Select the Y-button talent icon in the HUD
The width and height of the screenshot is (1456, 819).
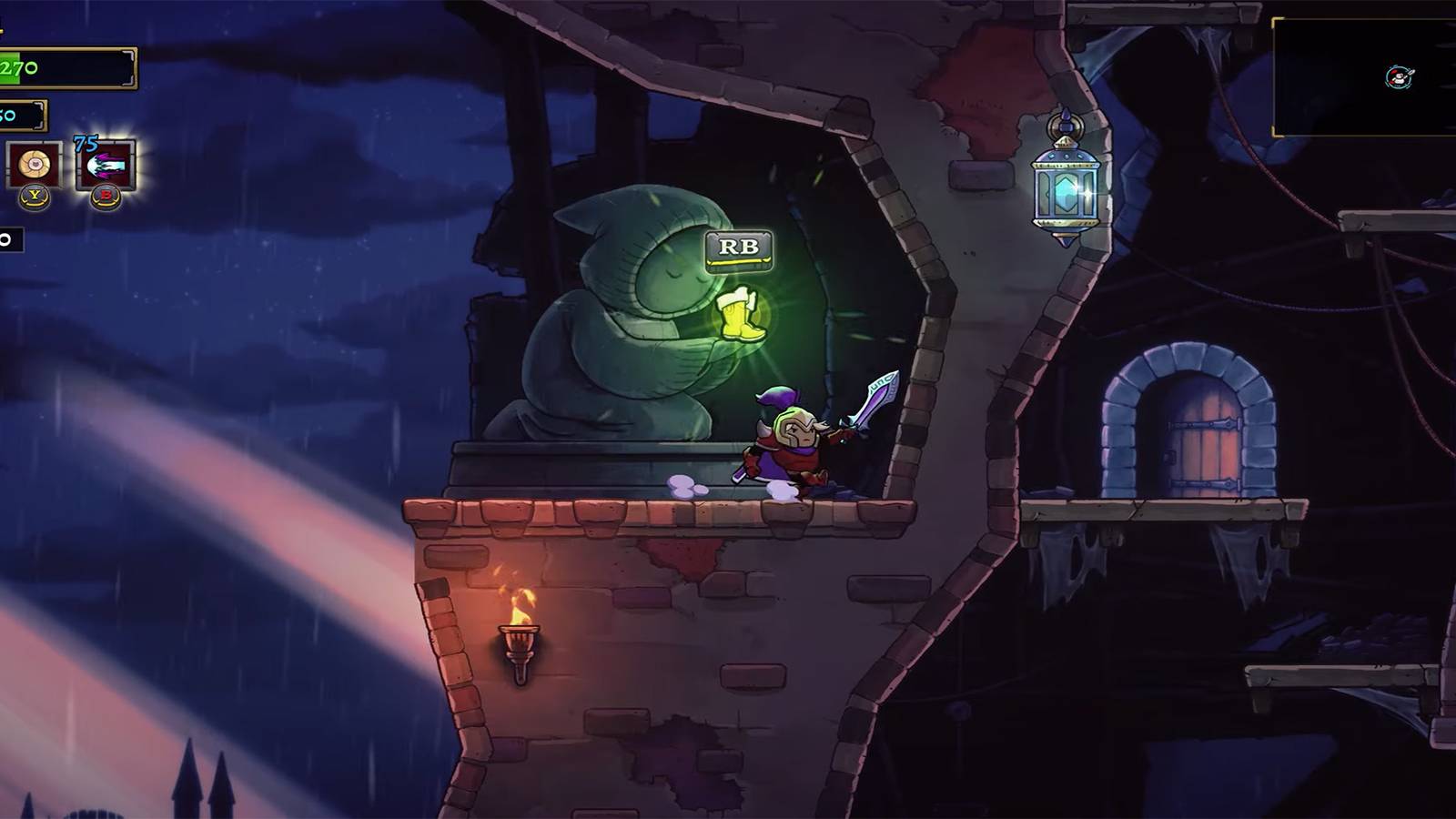coord(33,164)
